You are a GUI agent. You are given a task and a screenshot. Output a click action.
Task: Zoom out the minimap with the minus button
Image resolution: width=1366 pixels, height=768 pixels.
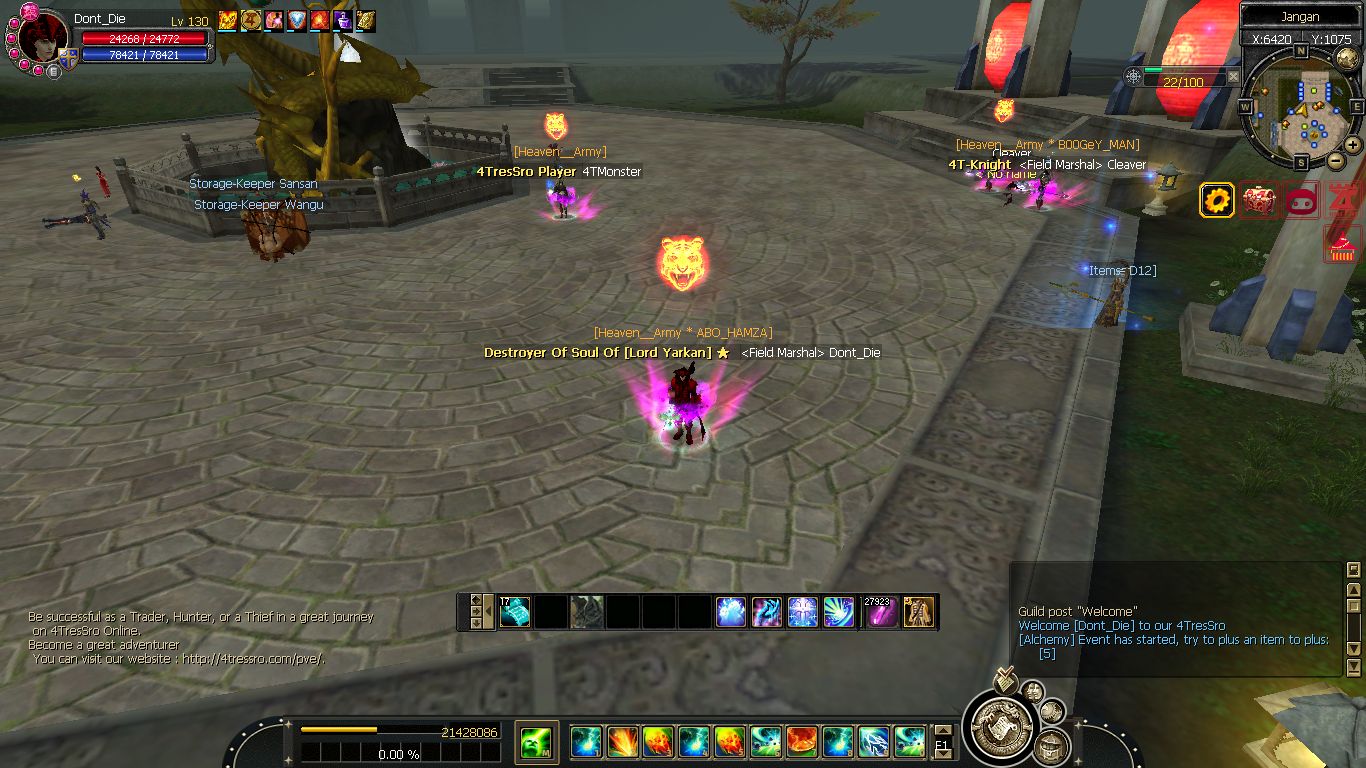1336,161
